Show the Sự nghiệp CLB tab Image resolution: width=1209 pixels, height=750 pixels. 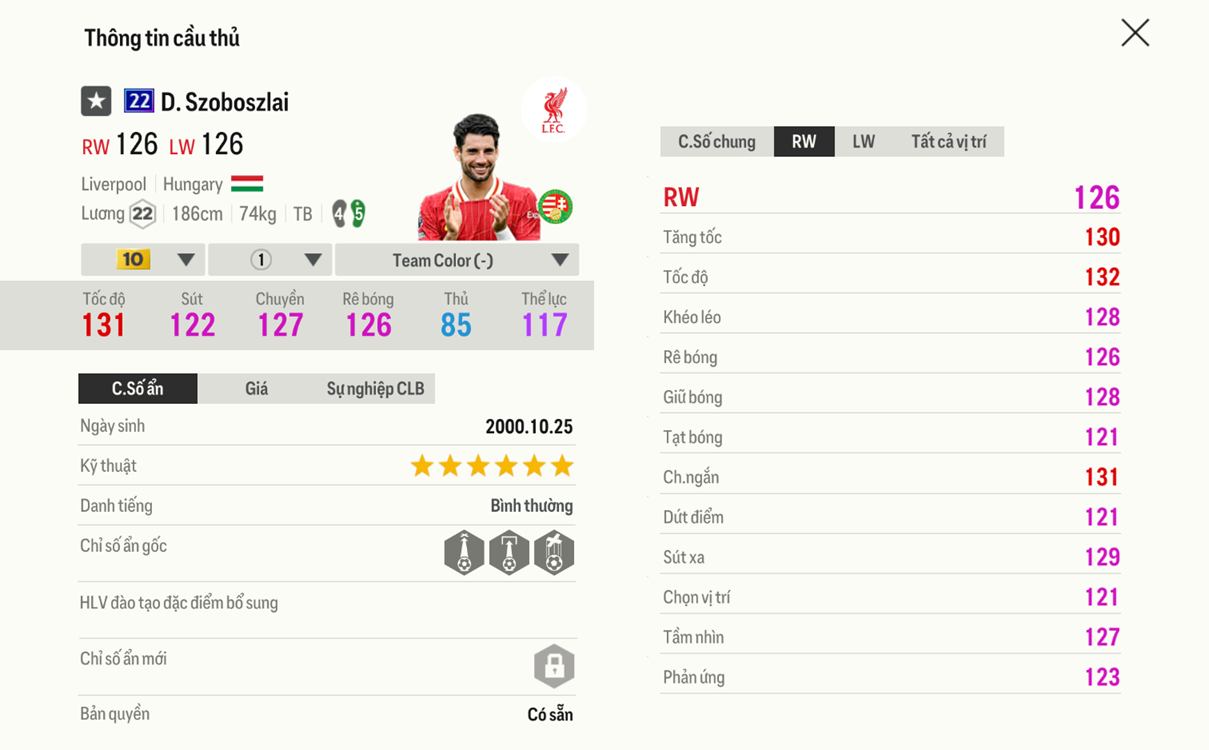(x=375, y=388)
